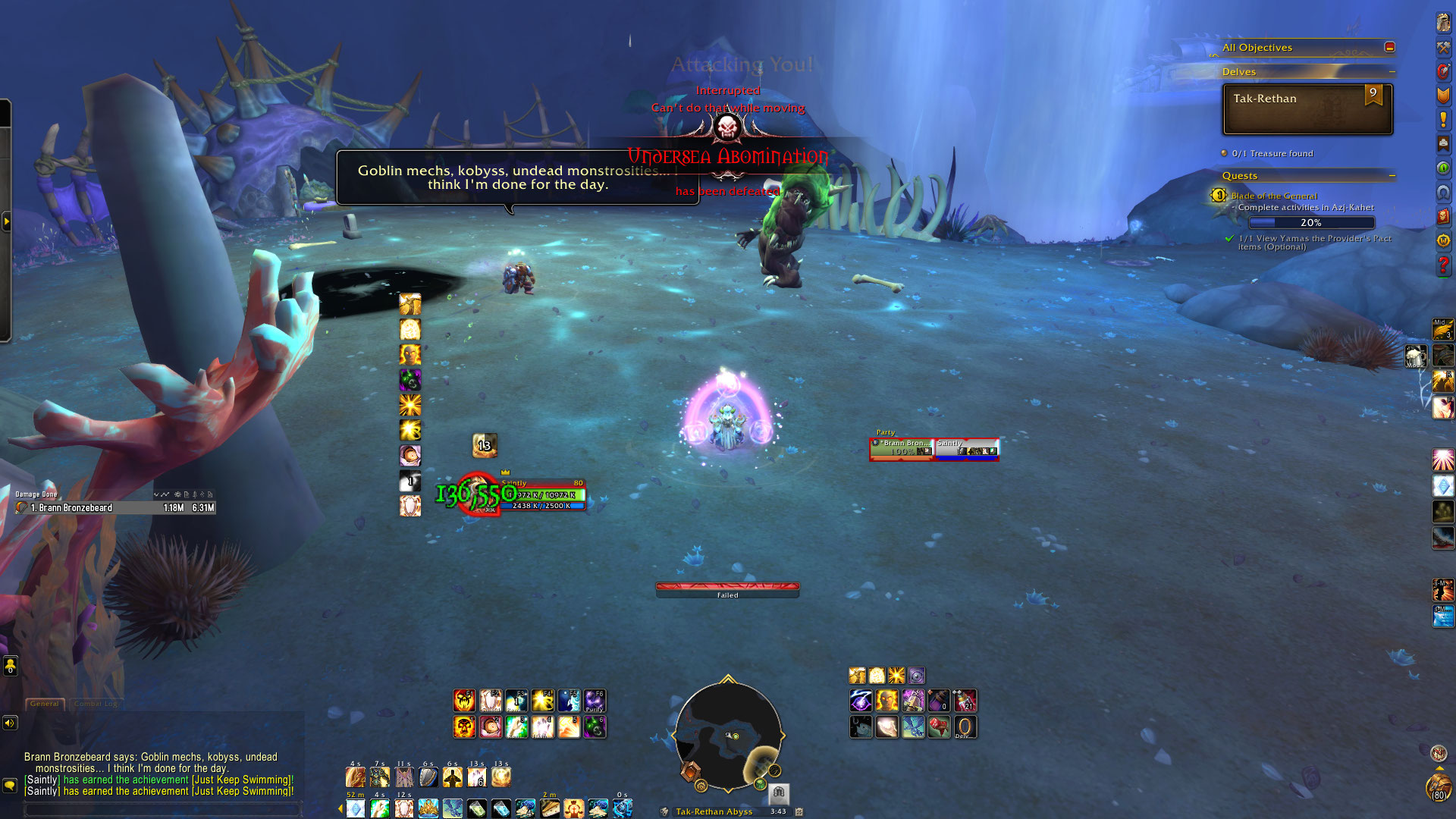Image resolution: width=1456 pixels, height=819 pixels.
Task: Minimize the Quests section
Action: tap(1392, 176)
